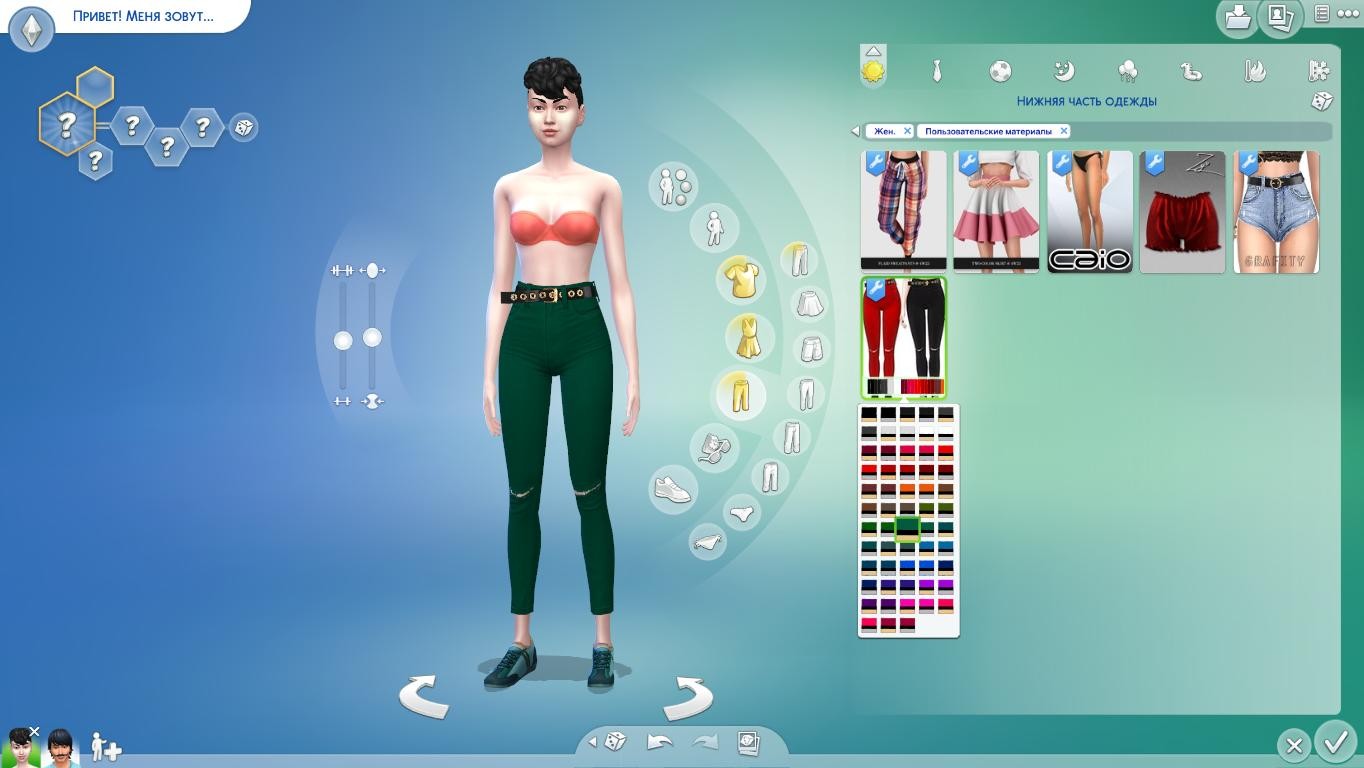Rotate the Sim using the right arrow
This screenshot has height=768, width=1364.
(687, 697)
